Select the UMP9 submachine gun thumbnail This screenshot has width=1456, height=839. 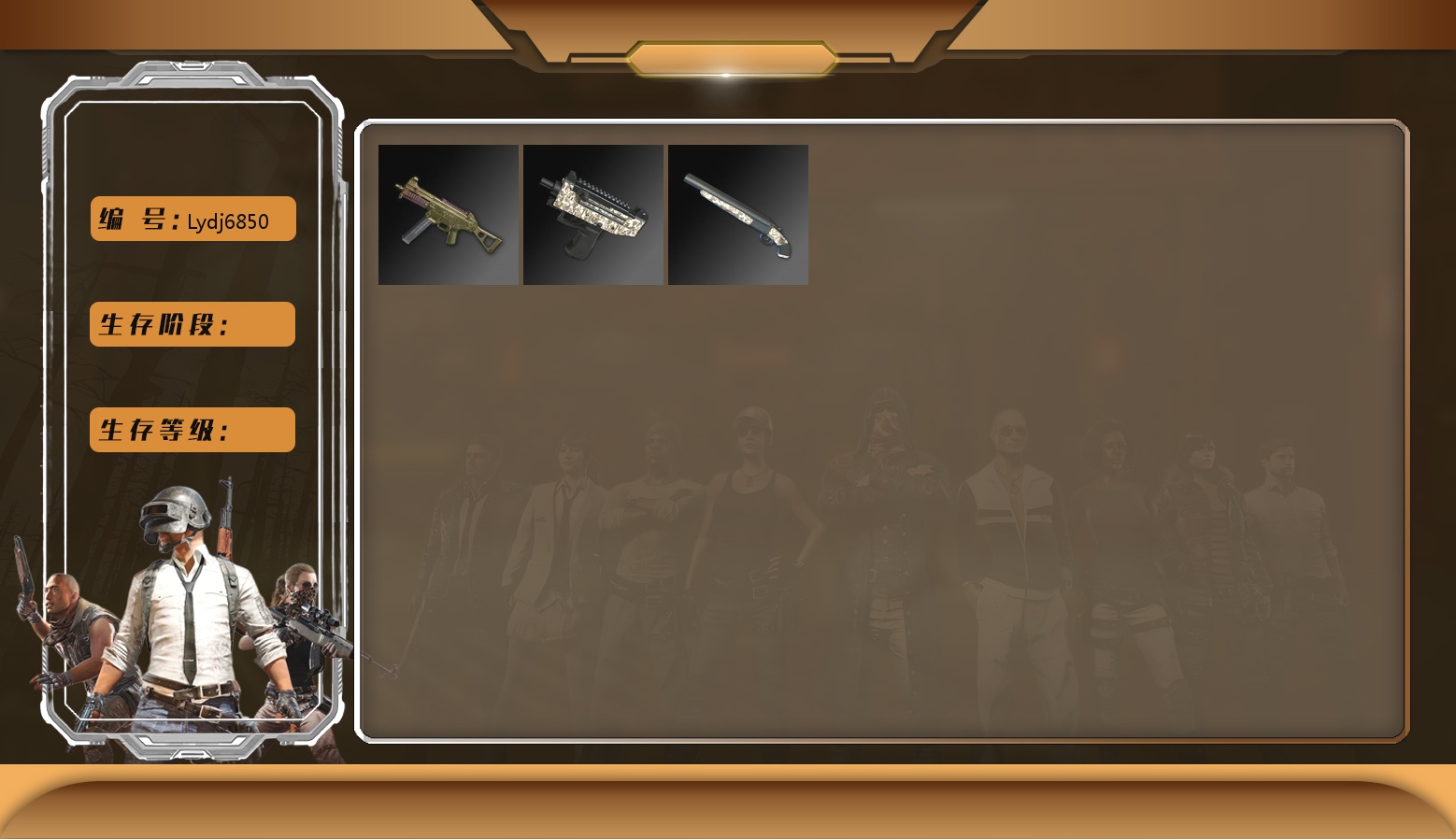pyautogui.click(x=449, y=215)
